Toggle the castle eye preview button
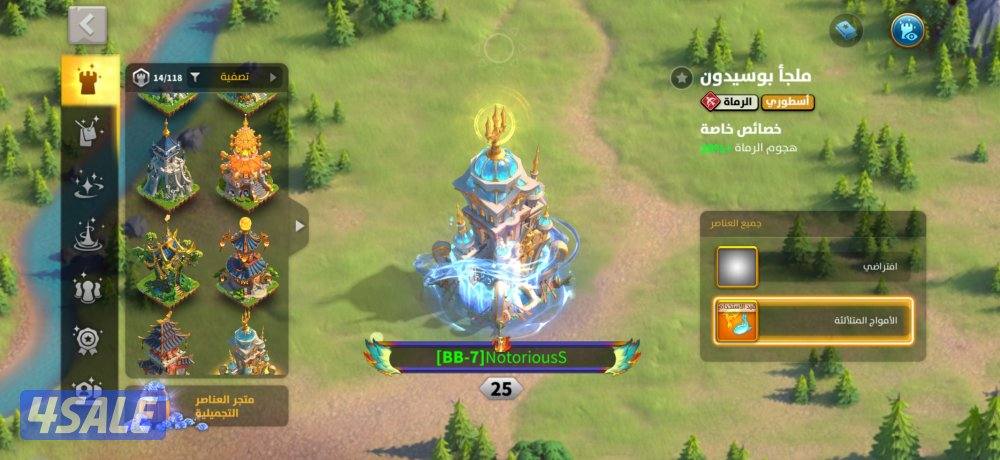Viewport: 1000px width, 460px height. (908, 30)
